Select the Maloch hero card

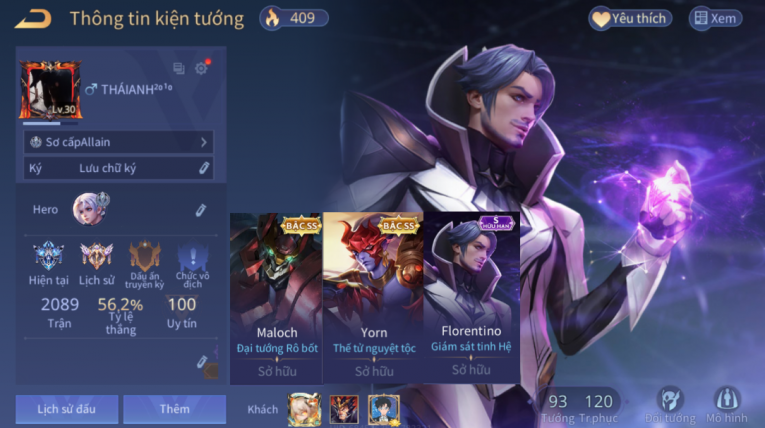(276, 298)
